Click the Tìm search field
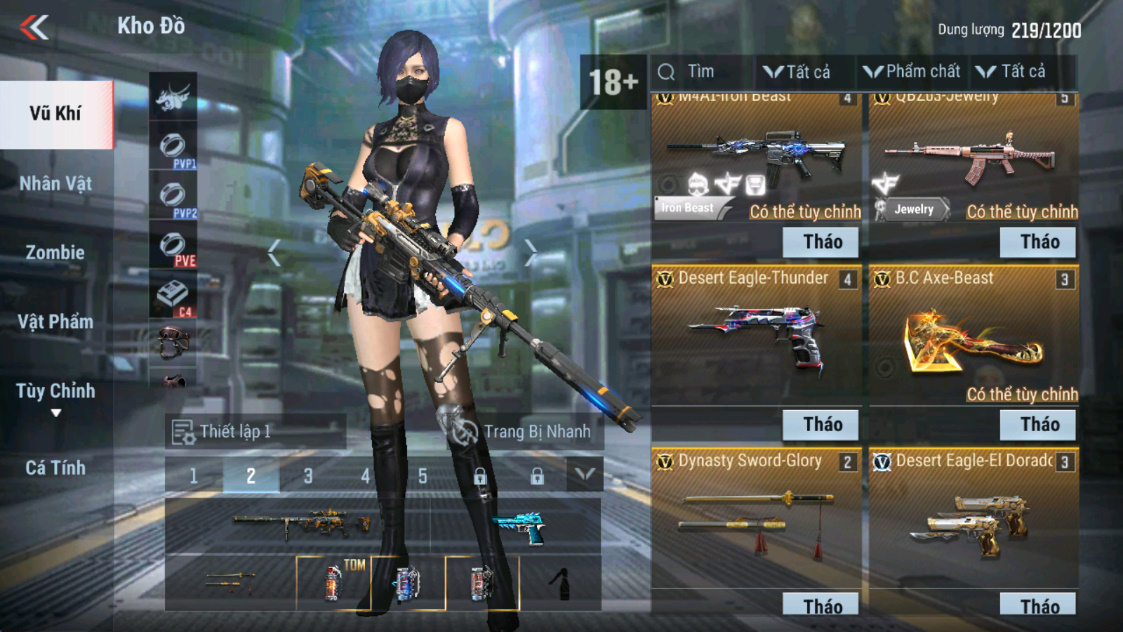1123x632 pixels. (x=700, y=72)
